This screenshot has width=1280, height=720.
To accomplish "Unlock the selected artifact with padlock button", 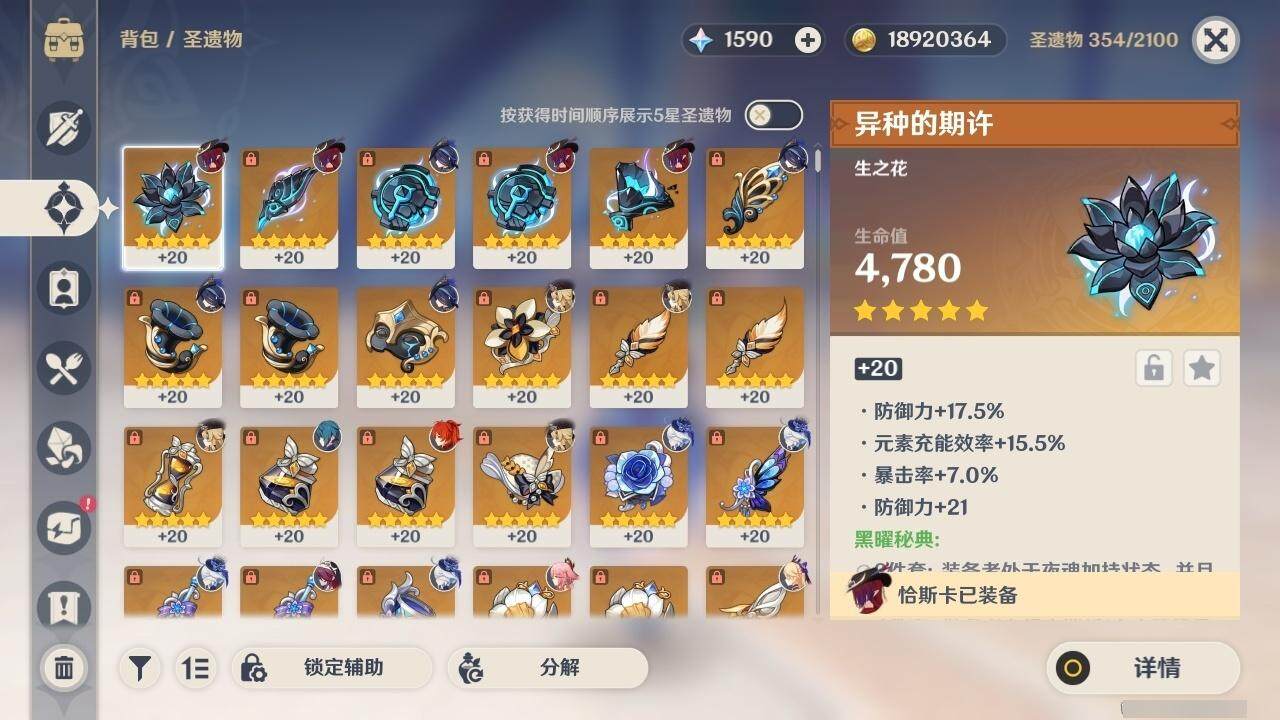I will click(x=1153, y=369).
